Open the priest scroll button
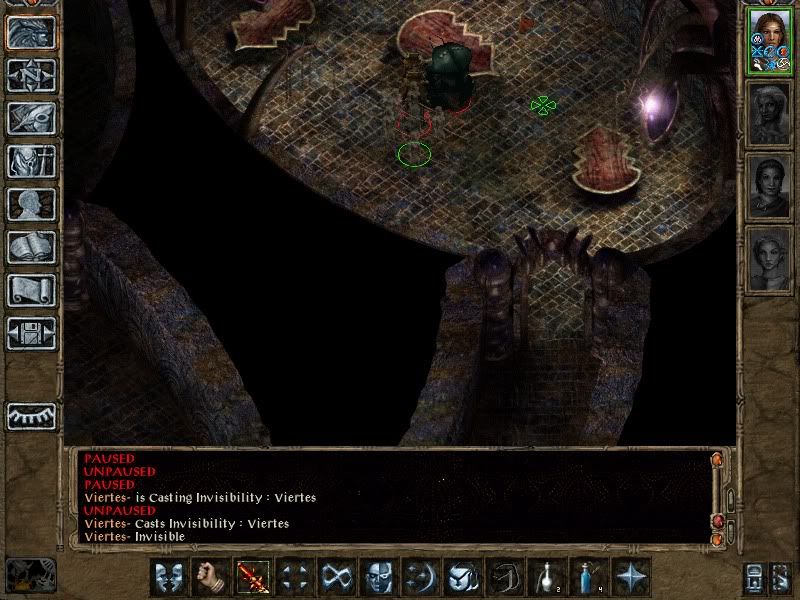The width and height of the screenshot is (800, 600). click(32, 290)
